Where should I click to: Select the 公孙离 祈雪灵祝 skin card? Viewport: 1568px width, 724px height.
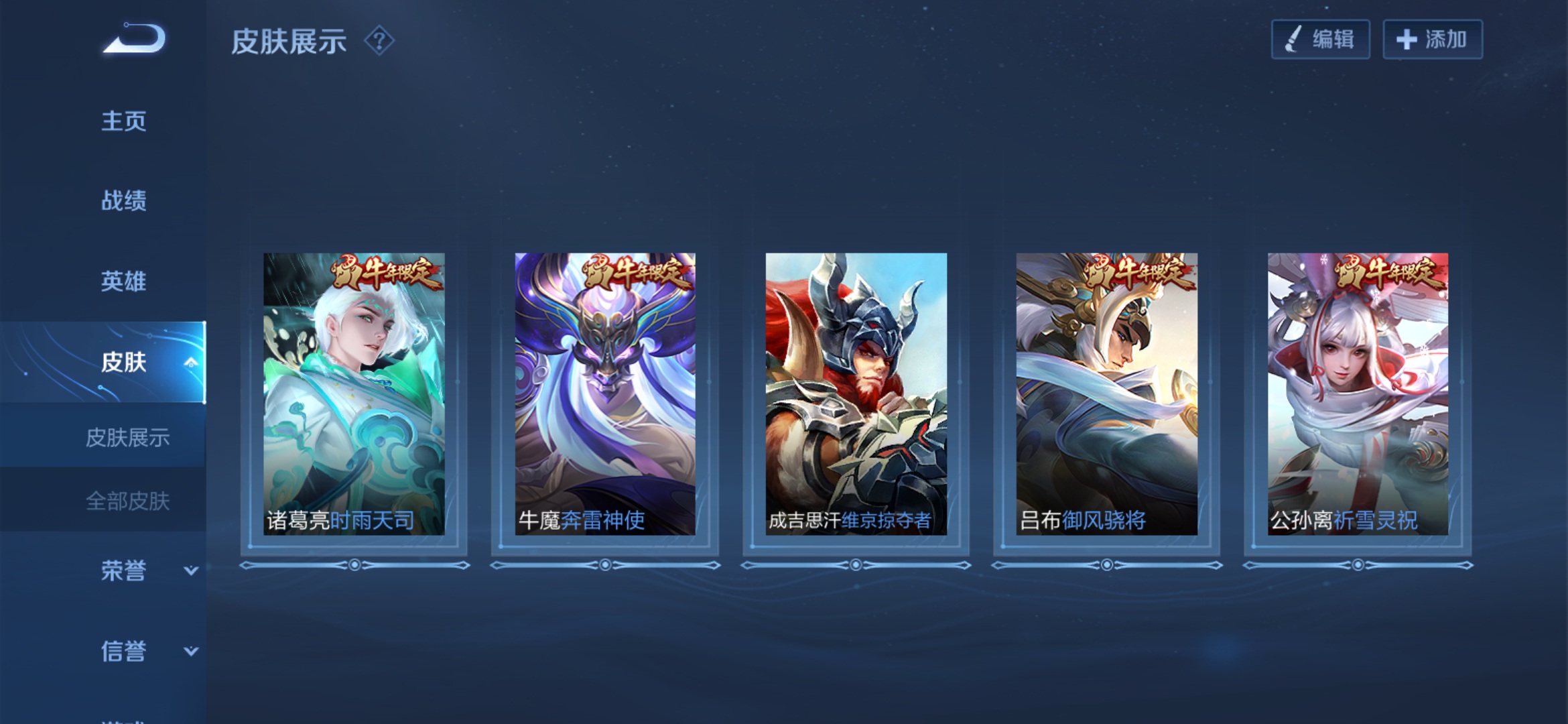coord(1358,394)
